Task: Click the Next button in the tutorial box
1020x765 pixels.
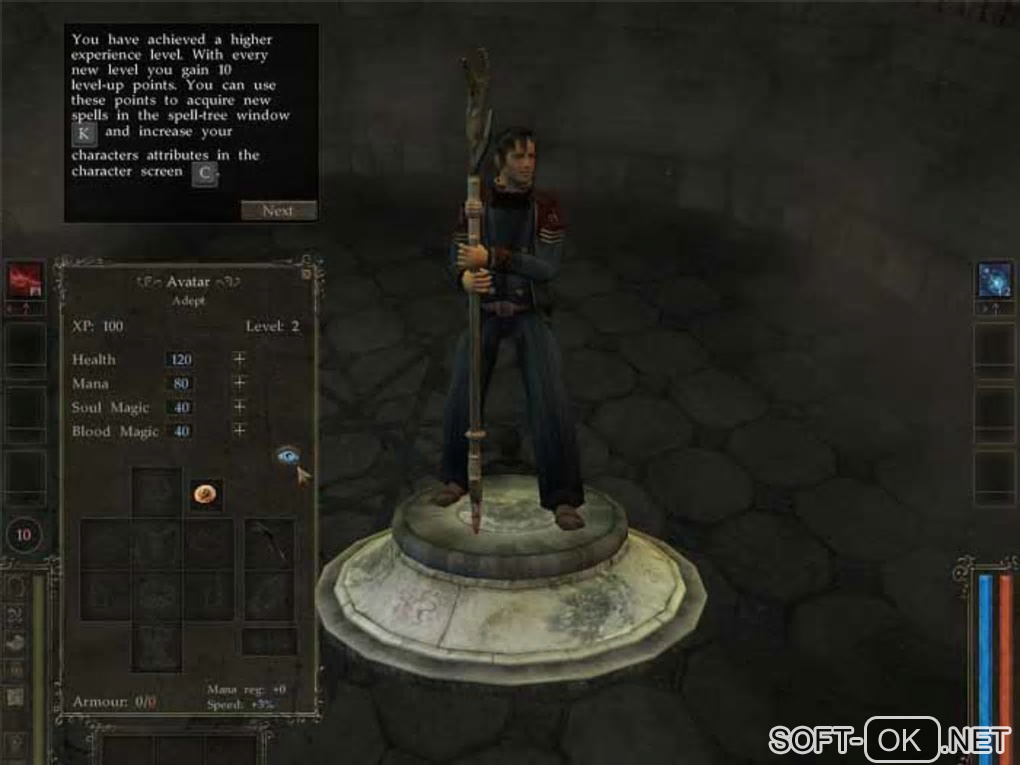Action: click(278, 210)
